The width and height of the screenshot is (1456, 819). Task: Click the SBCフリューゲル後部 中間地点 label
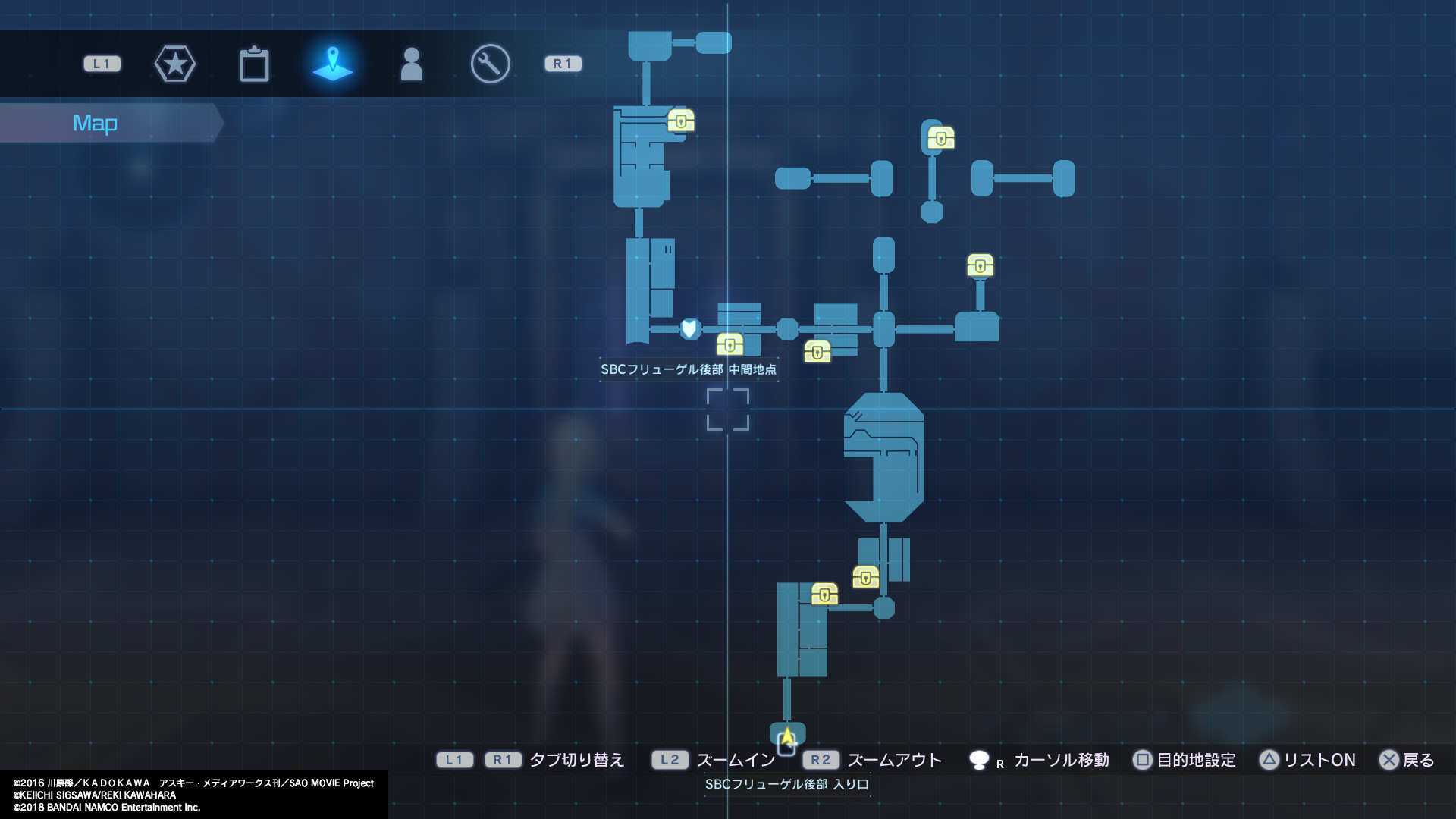(689, 369)
